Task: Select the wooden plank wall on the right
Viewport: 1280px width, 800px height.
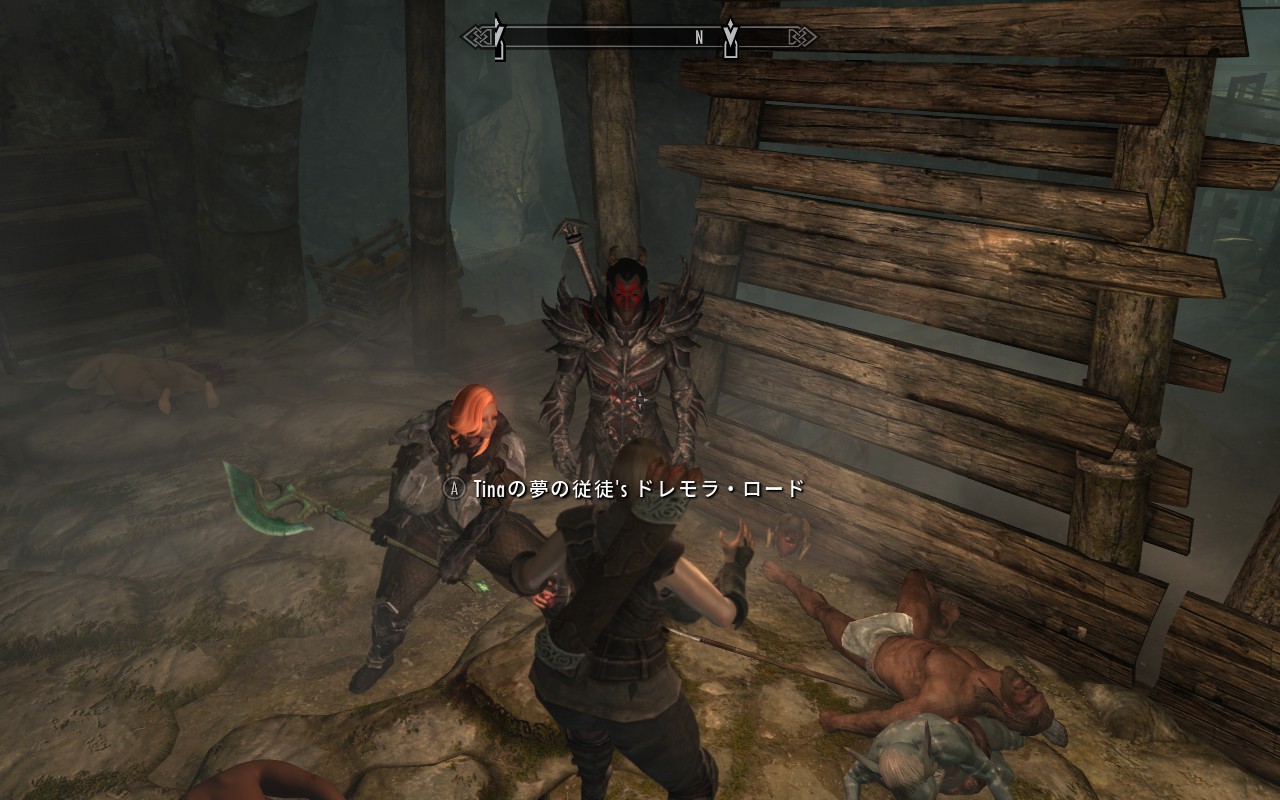Action: (950, 300)
